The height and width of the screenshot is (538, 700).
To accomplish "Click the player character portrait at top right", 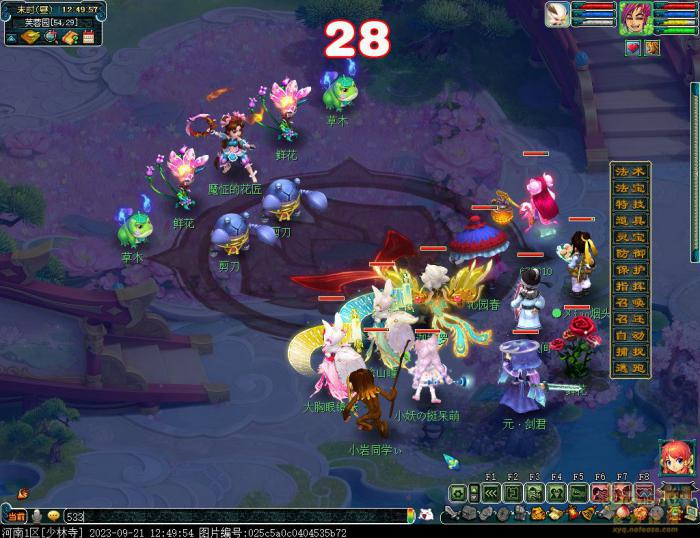I will click(x=632, y=17).
